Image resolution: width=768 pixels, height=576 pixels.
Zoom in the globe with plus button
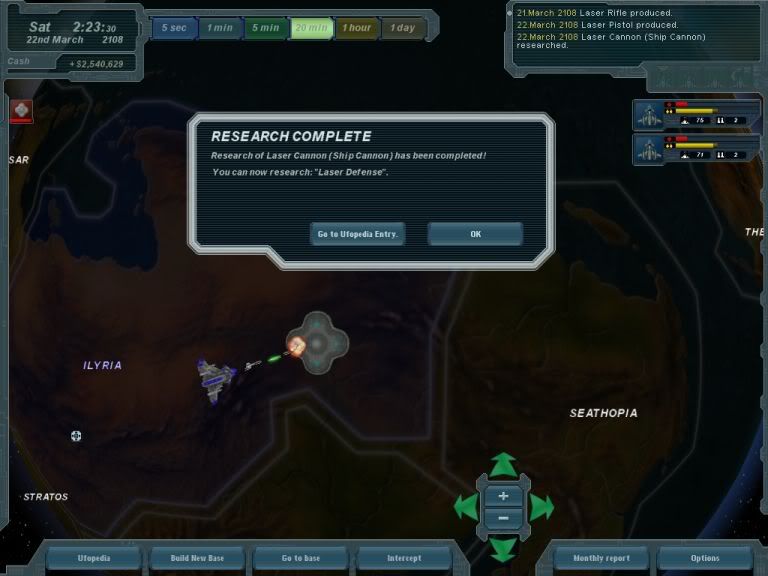point(503,496)
